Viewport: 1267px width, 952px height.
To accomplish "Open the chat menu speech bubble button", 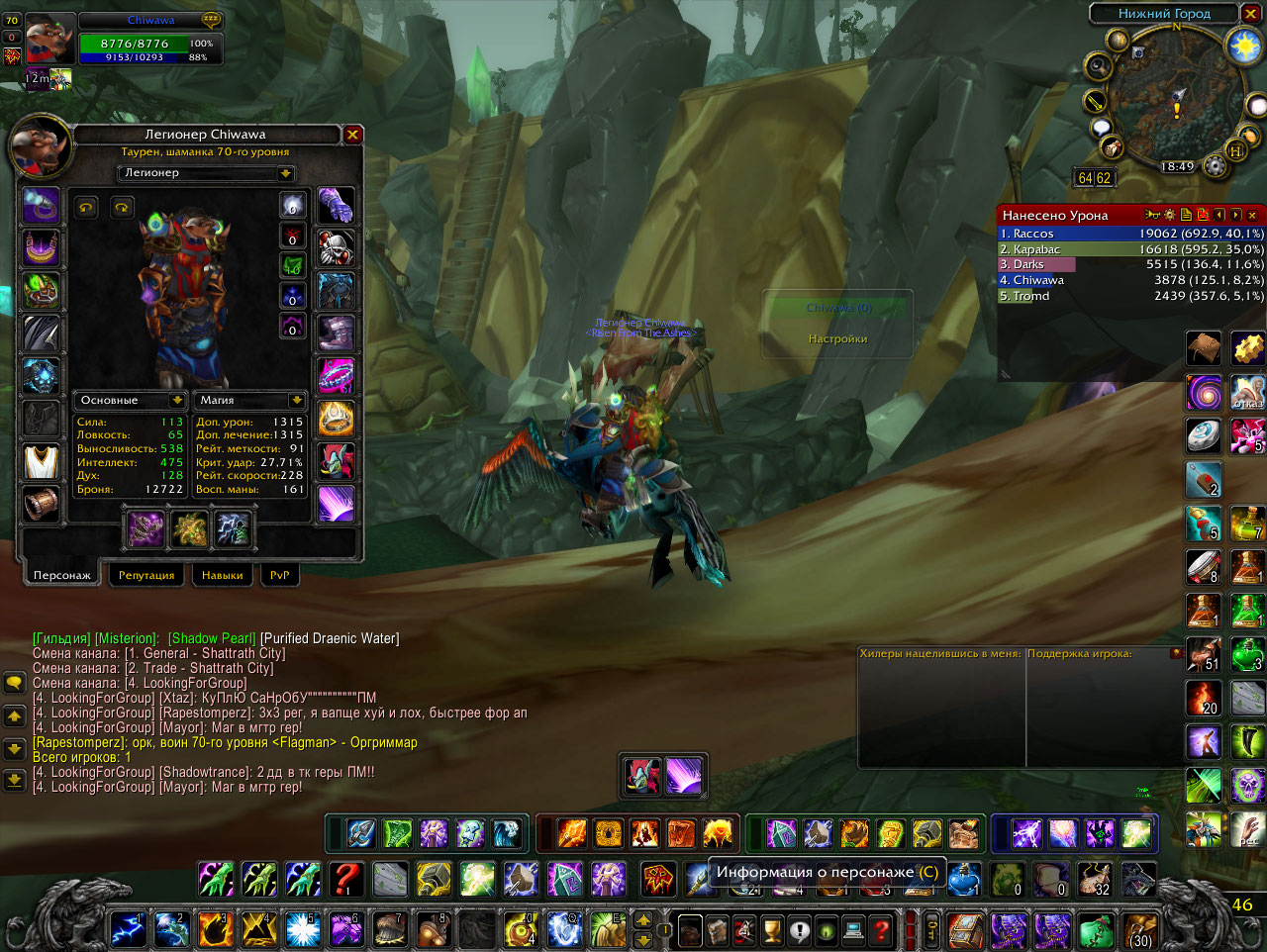I will pos(14,684).
